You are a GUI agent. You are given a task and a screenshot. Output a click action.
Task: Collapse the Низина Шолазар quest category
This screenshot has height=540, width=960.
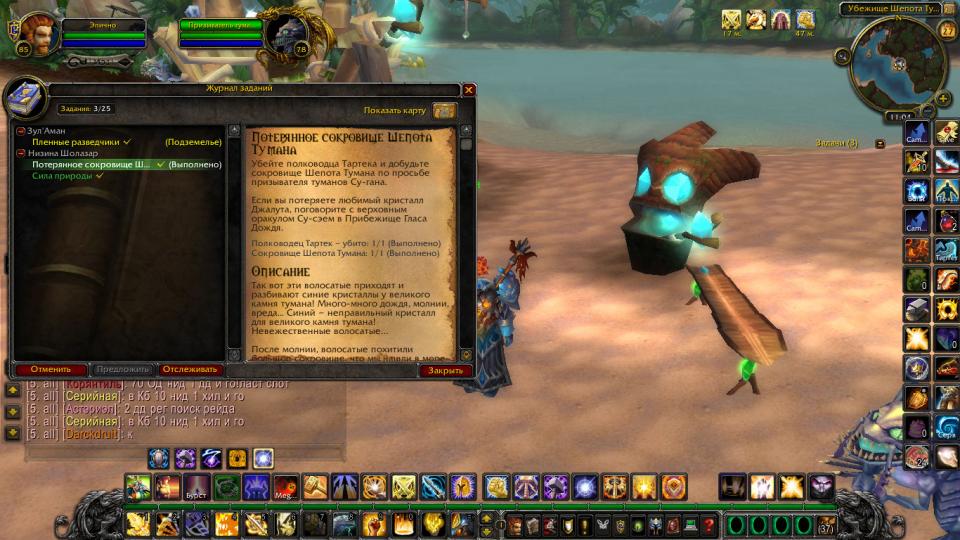tap(20, 153)
